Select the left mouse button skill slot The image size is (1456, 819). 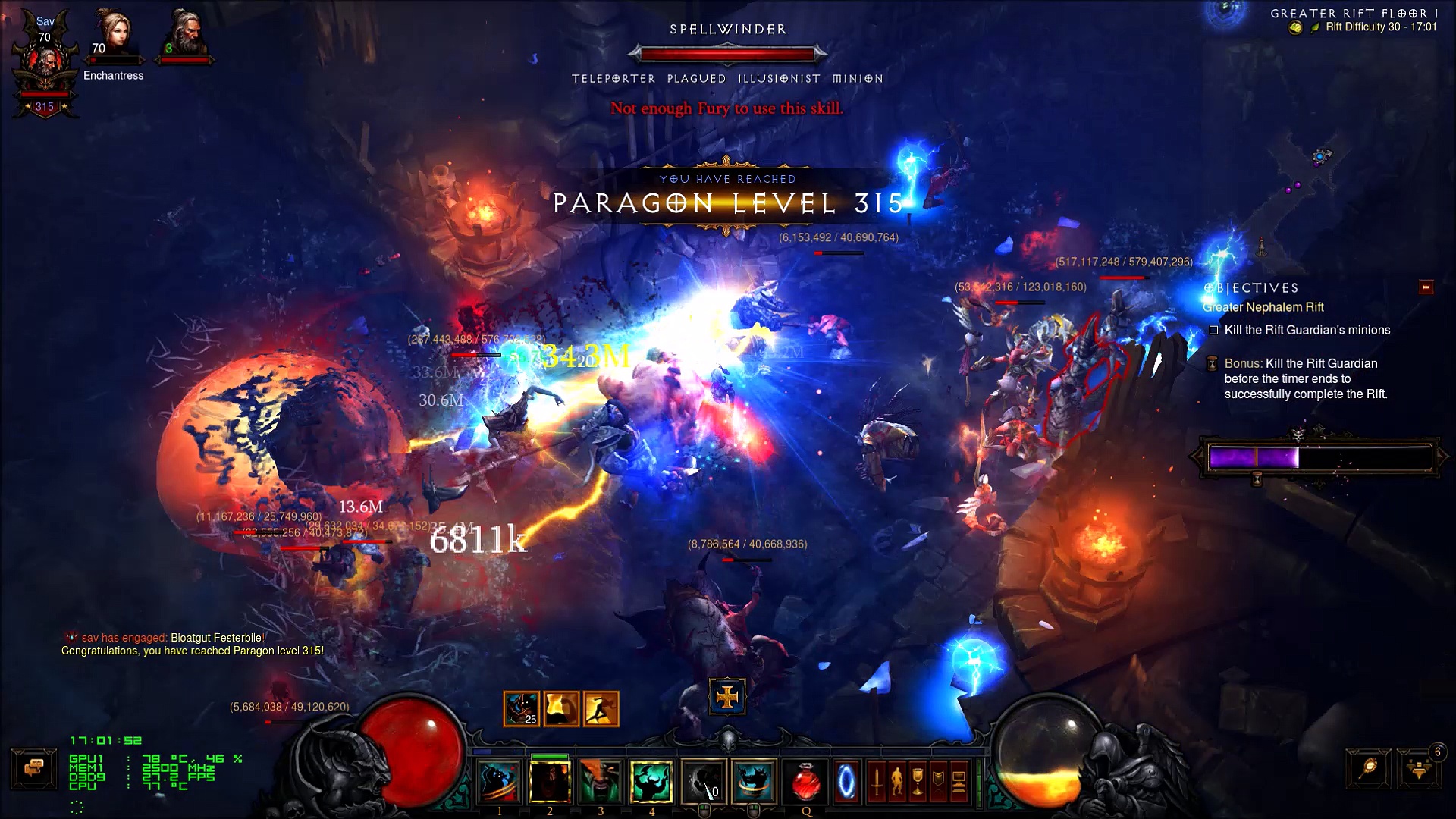[x=704, y=781]
